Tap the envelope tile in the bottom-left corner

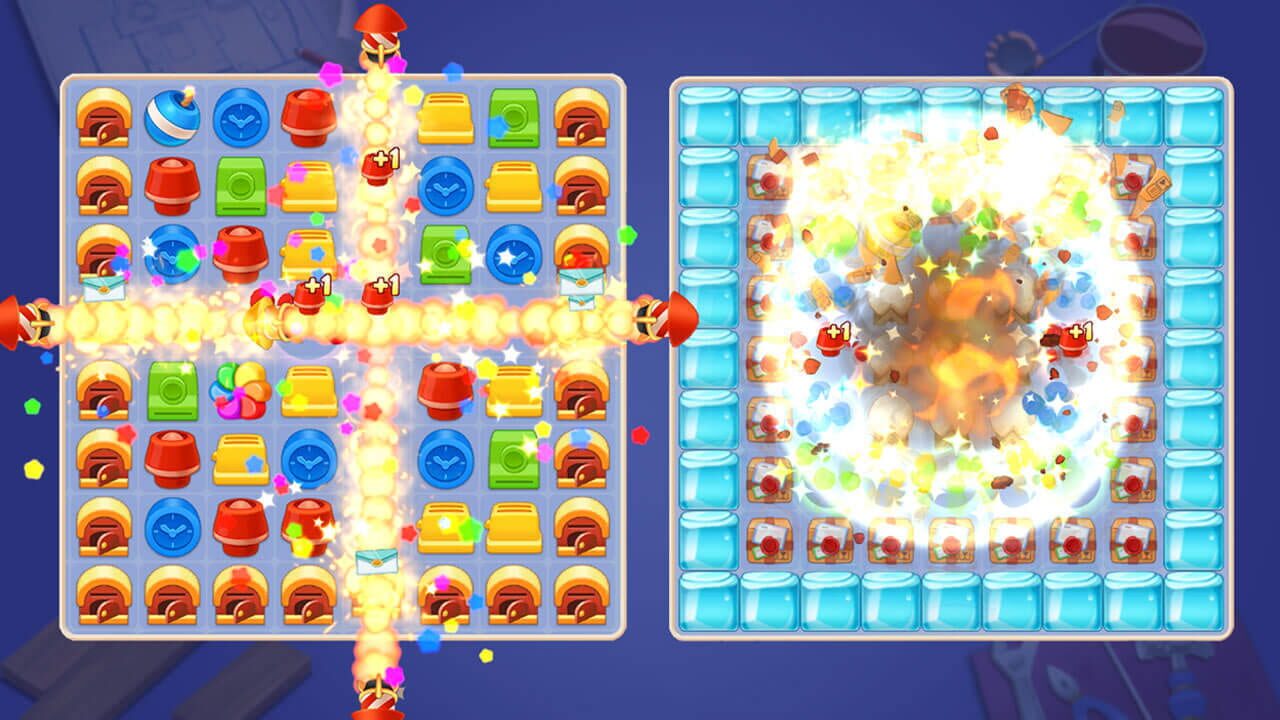(104, 286)
